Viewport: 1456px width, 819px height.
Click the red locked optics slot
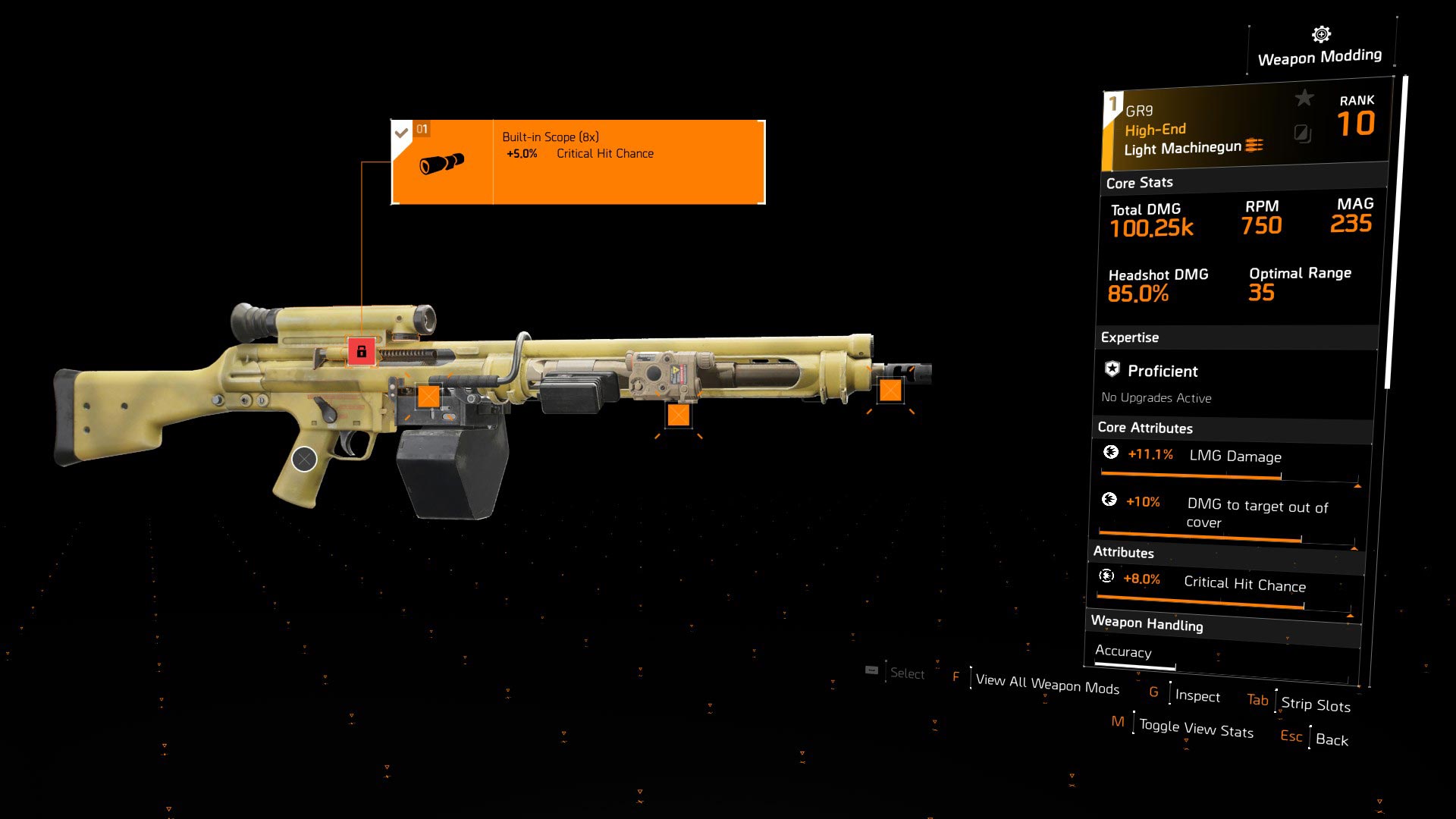coord(362,351)
